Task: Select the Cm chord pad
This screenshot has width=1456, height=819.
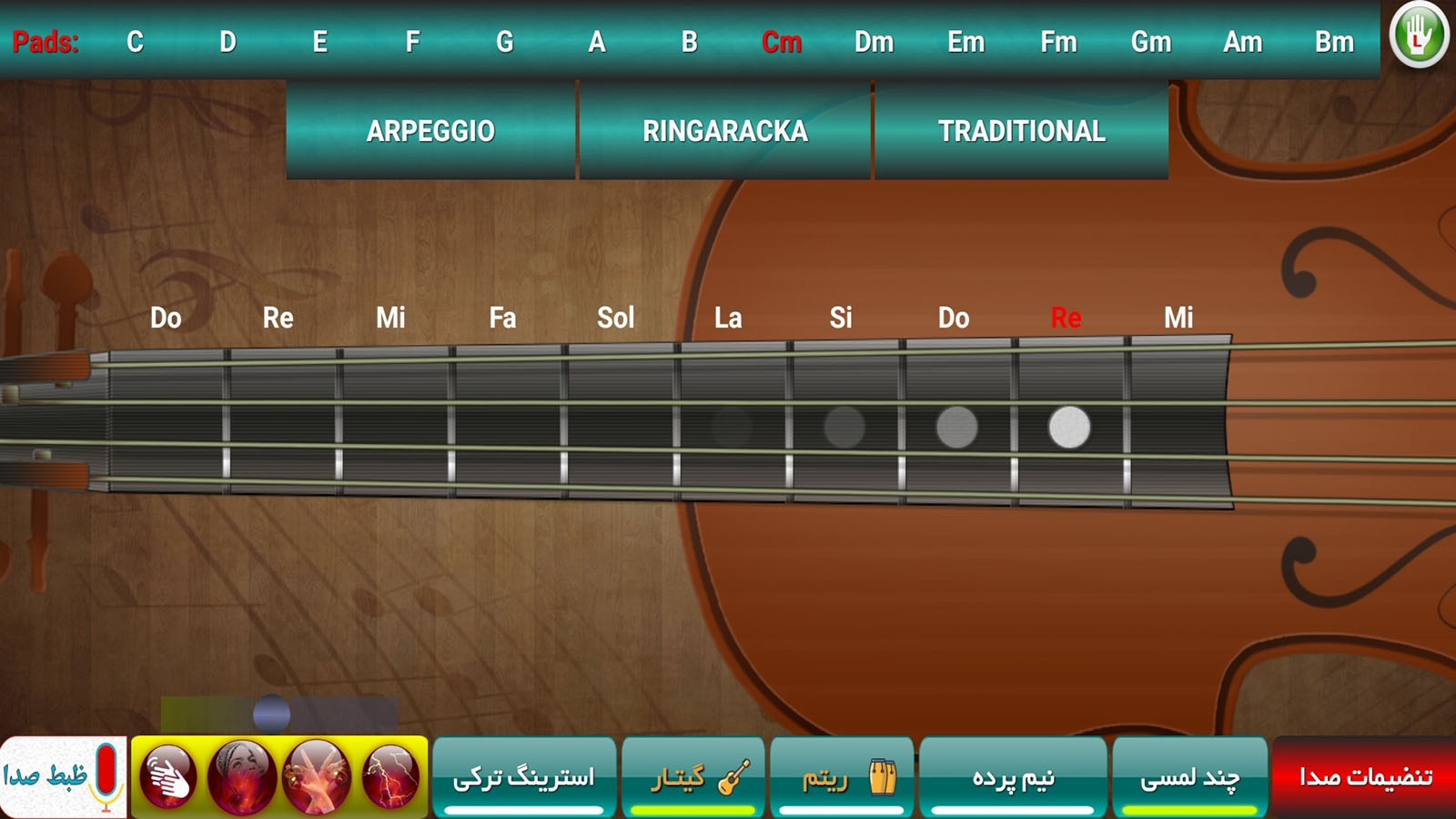Action: click(784, 41)
